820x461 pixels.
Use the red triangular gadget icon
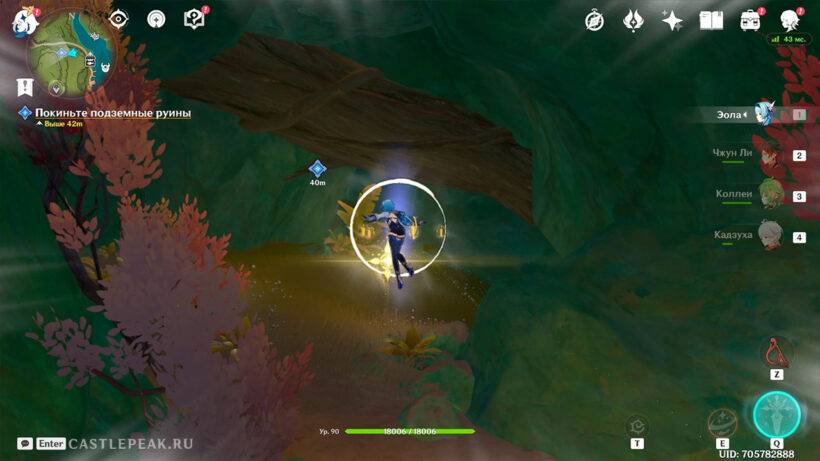776,352
